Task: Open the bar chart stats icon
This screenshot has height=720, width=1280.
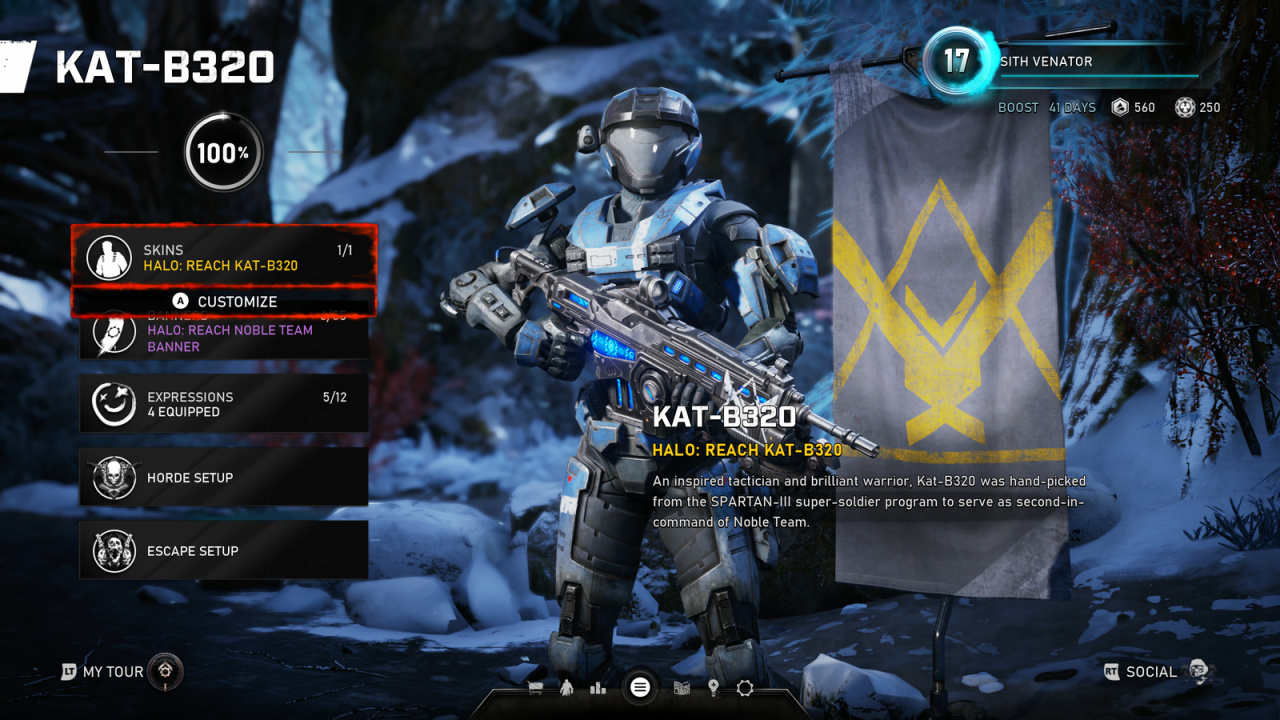Action: tap(598, 688)
